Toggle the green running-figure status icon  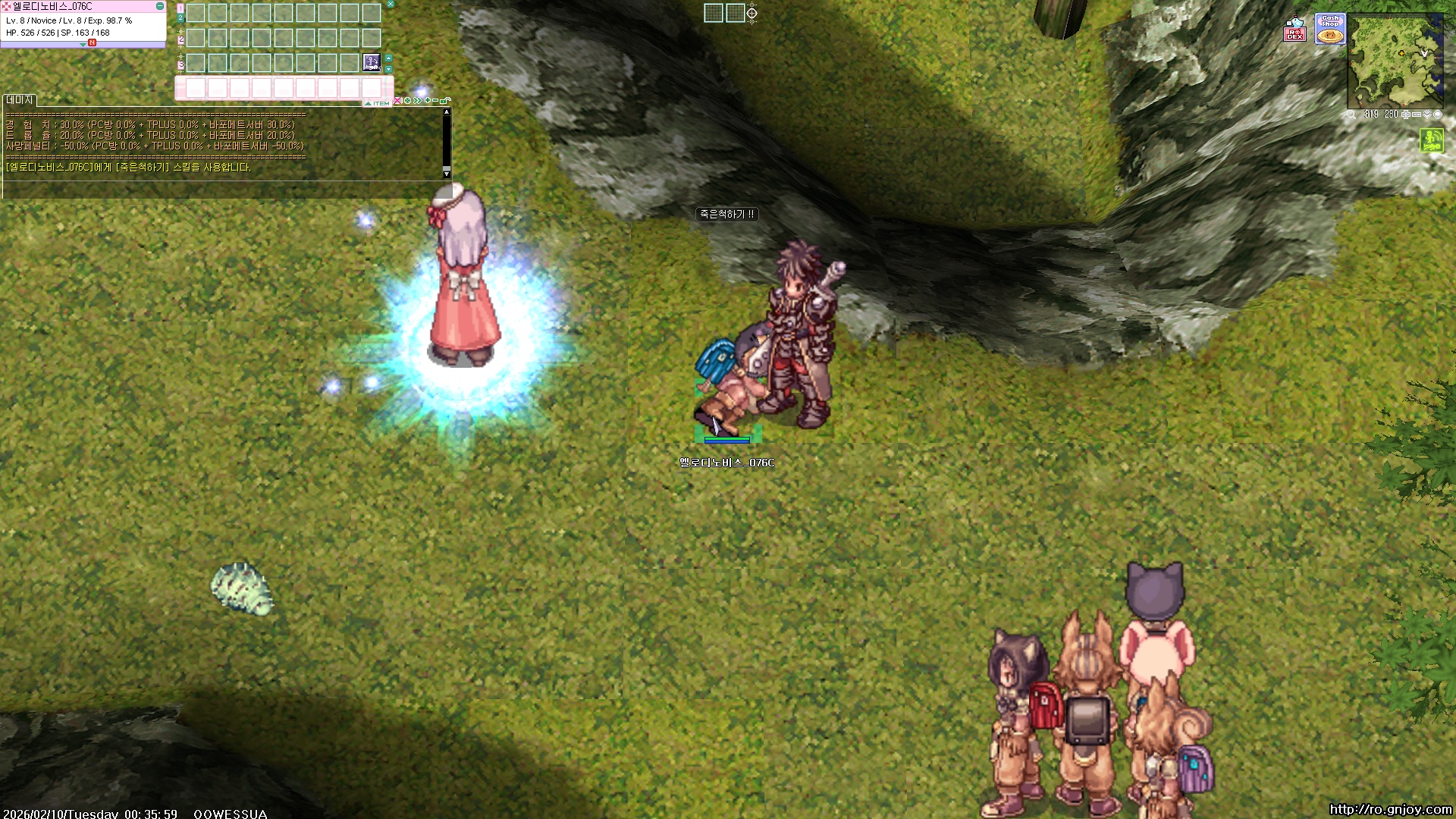[x=1432, y=140]
